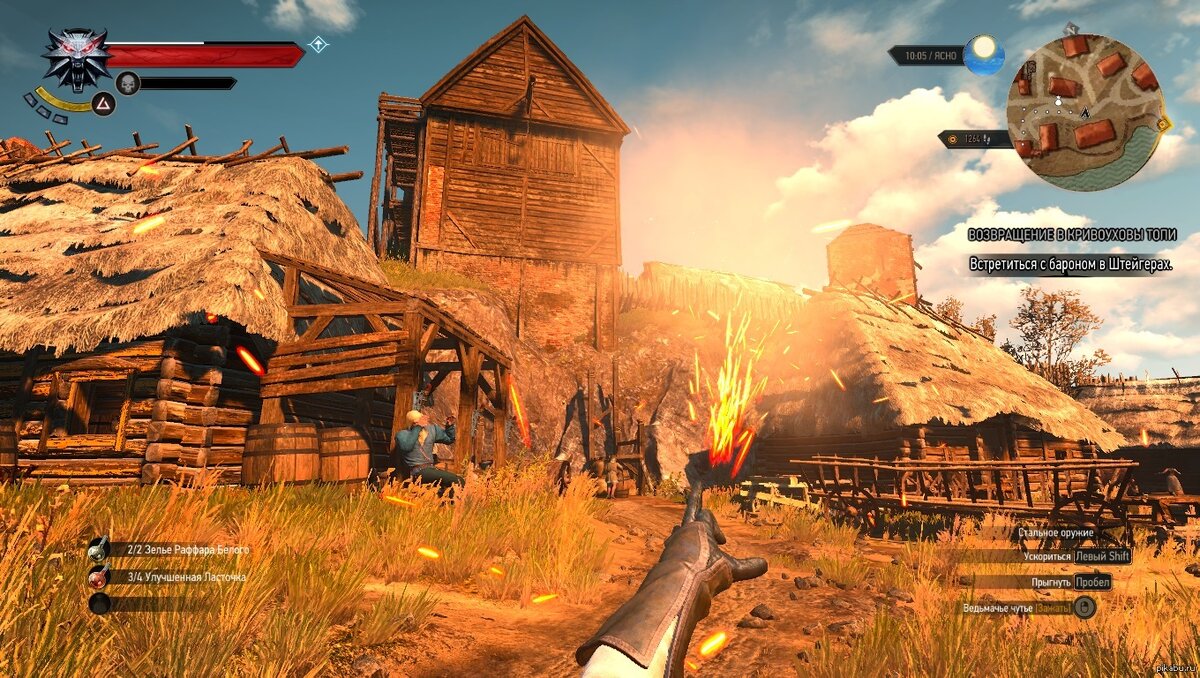Click the skull toxicity icon
This screenshot has height=678, width=1200.
[x=128, y=83]
